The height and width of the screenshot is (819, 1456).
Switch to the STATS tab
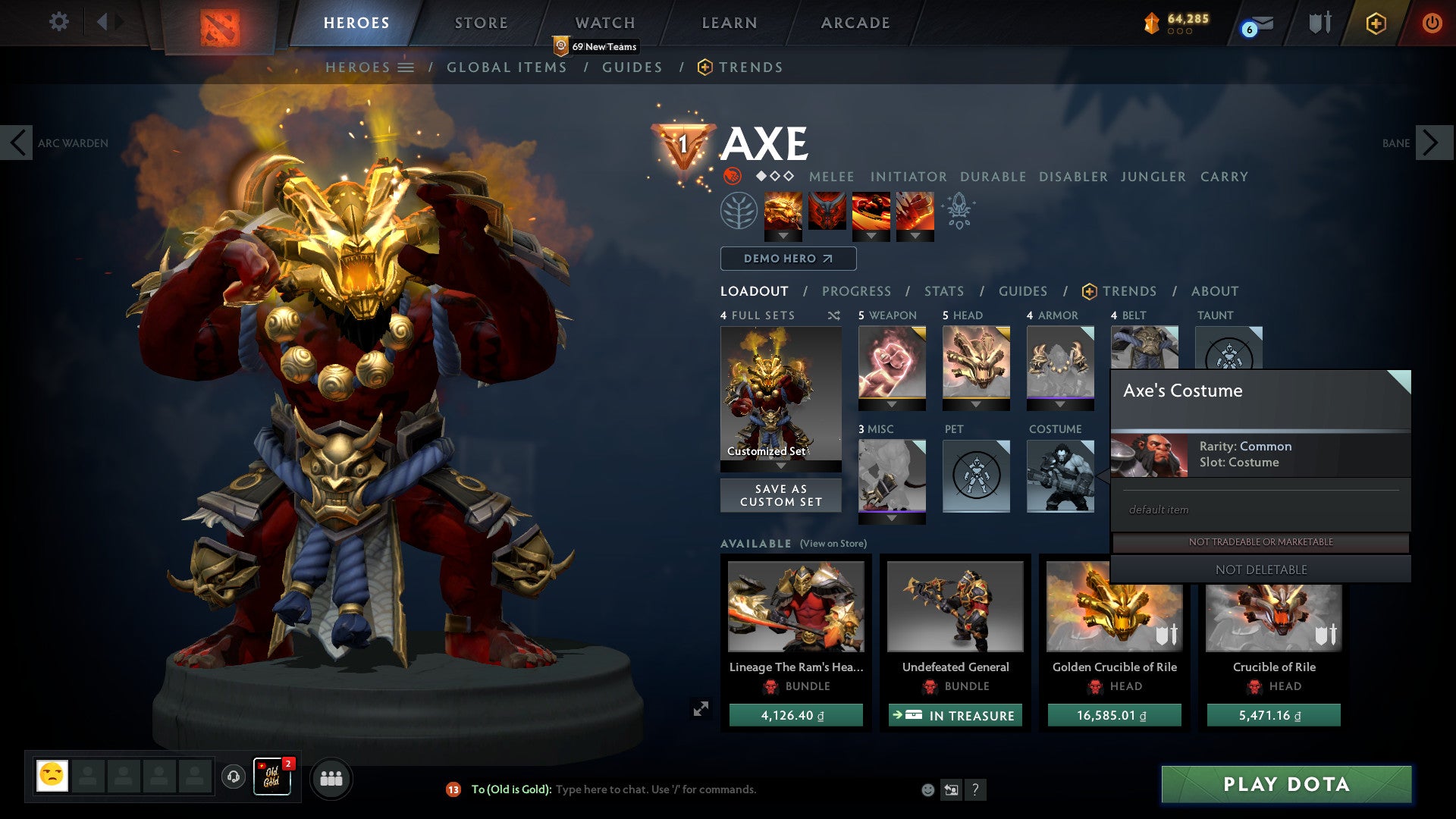click(x=943, y=291)
